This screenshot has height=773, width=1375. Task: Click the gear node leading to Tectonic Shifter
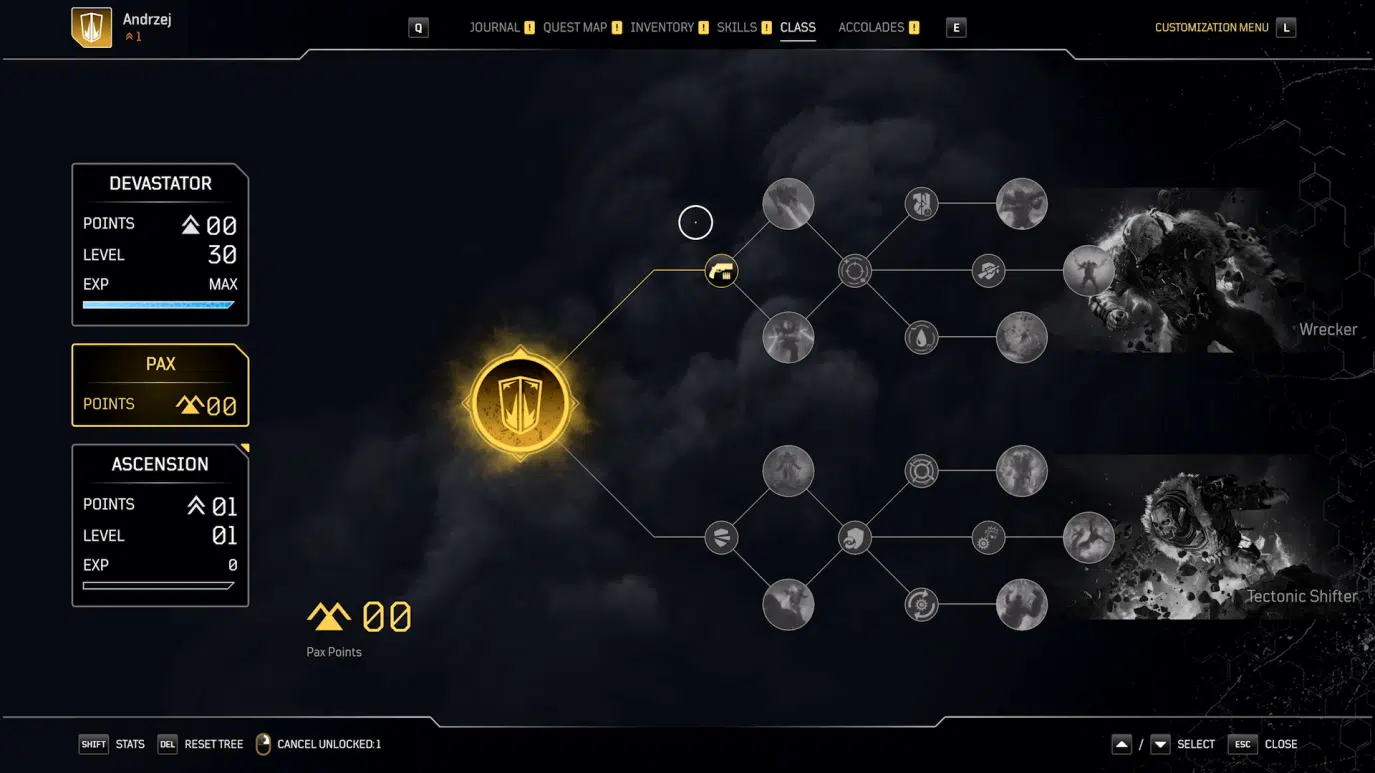click(988, 537)
